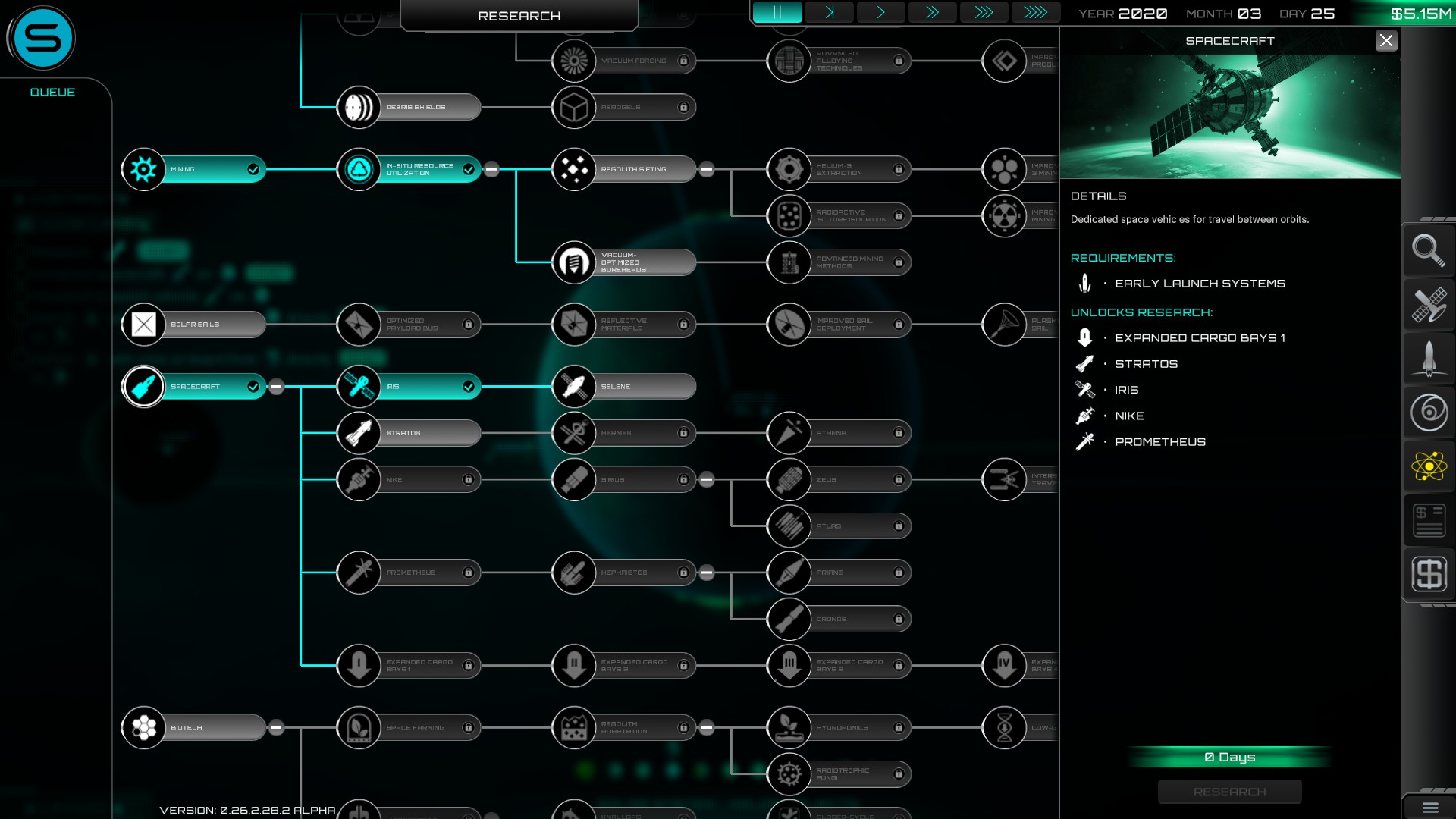Select the Debris Shields research node
The image size is (1456, 819).
click(x=409, y=107)
